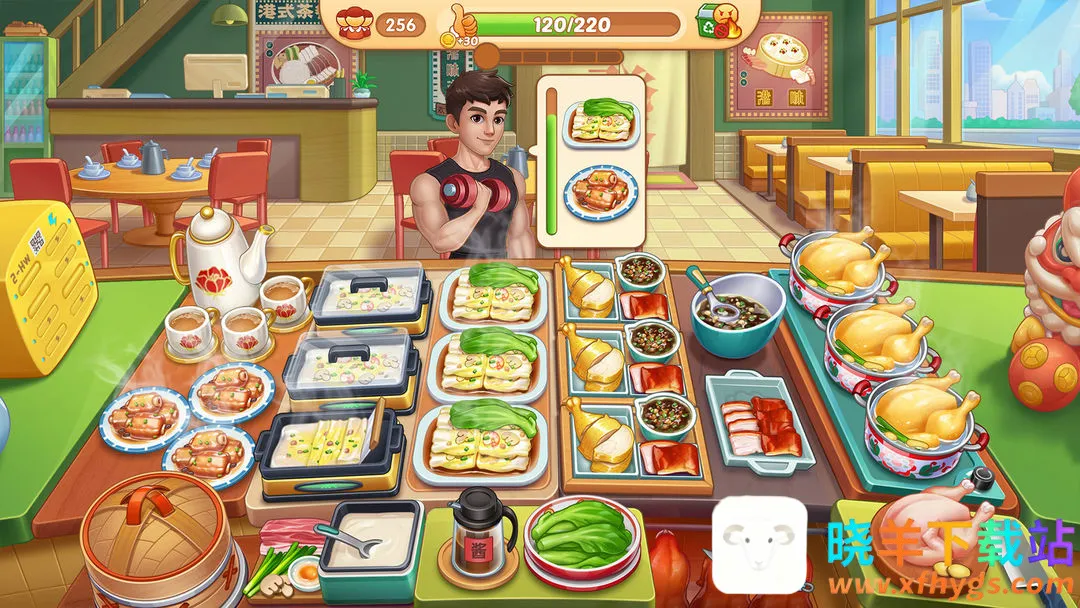This screenshot has width=1080, height=608.
Task: Tap the green recycle trash bin icon
Action: pyautogui.click(x=712, y=22)
